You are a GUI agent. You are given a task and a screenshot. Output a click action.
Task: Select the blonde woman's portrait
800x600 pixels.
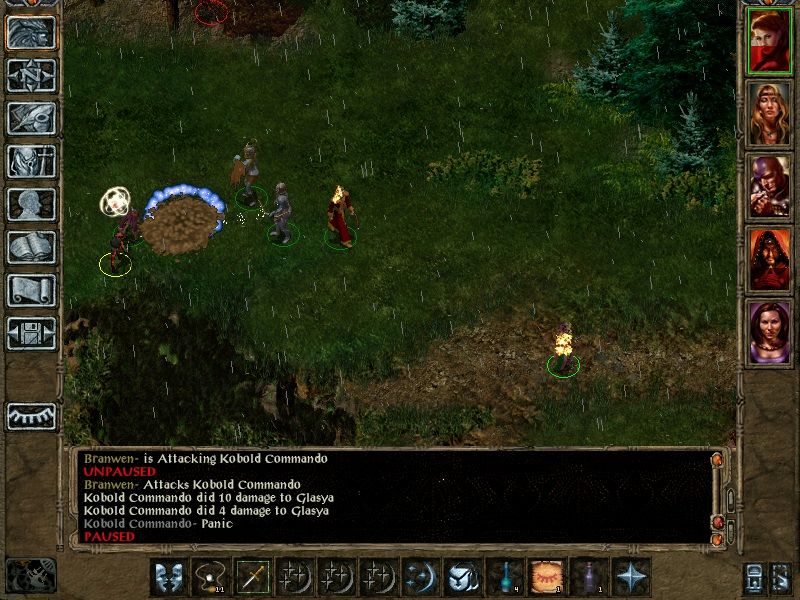769,114
